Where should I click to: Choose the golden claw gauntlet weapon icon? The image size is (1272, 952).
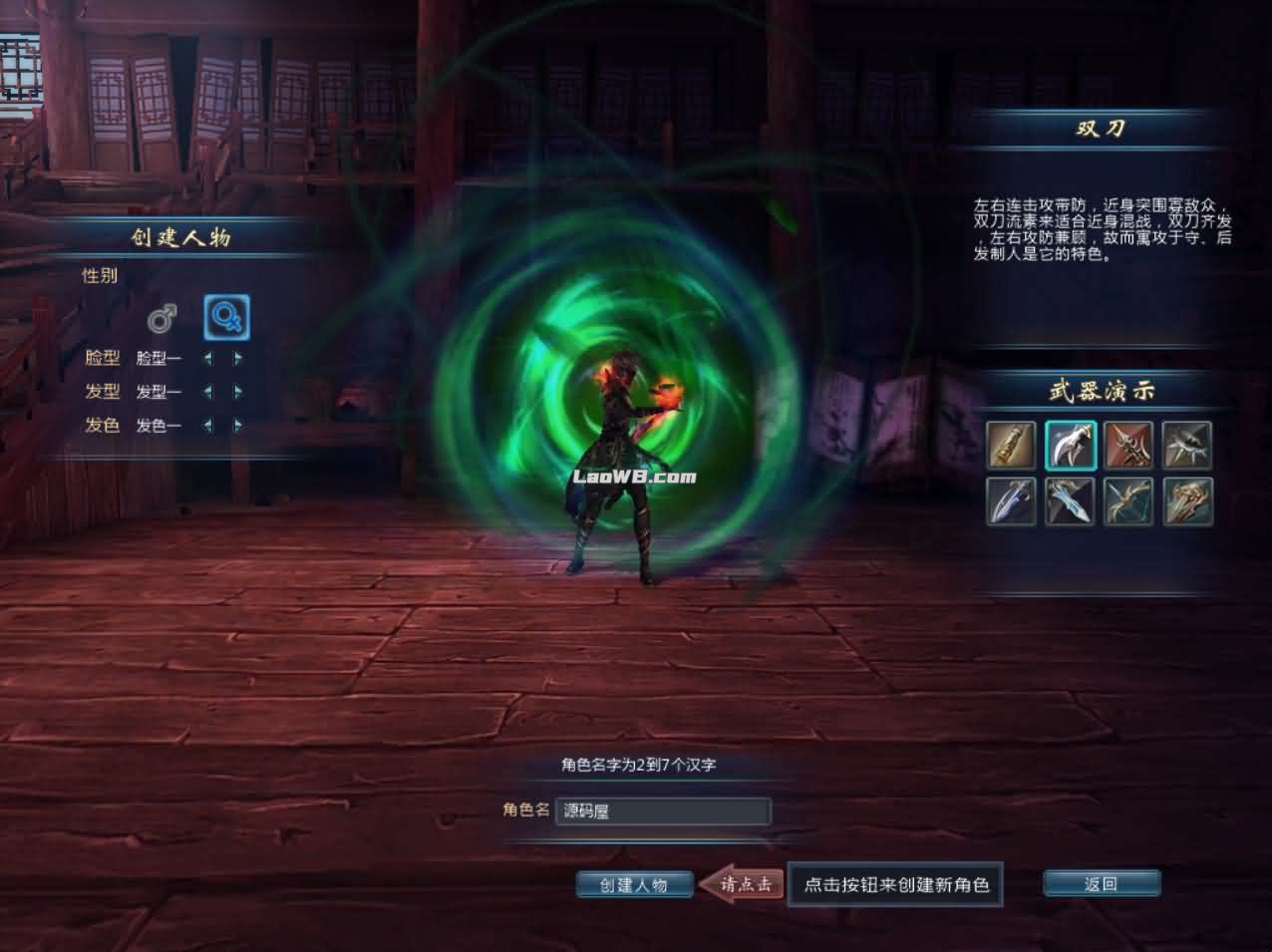(x=1187, y=500)
